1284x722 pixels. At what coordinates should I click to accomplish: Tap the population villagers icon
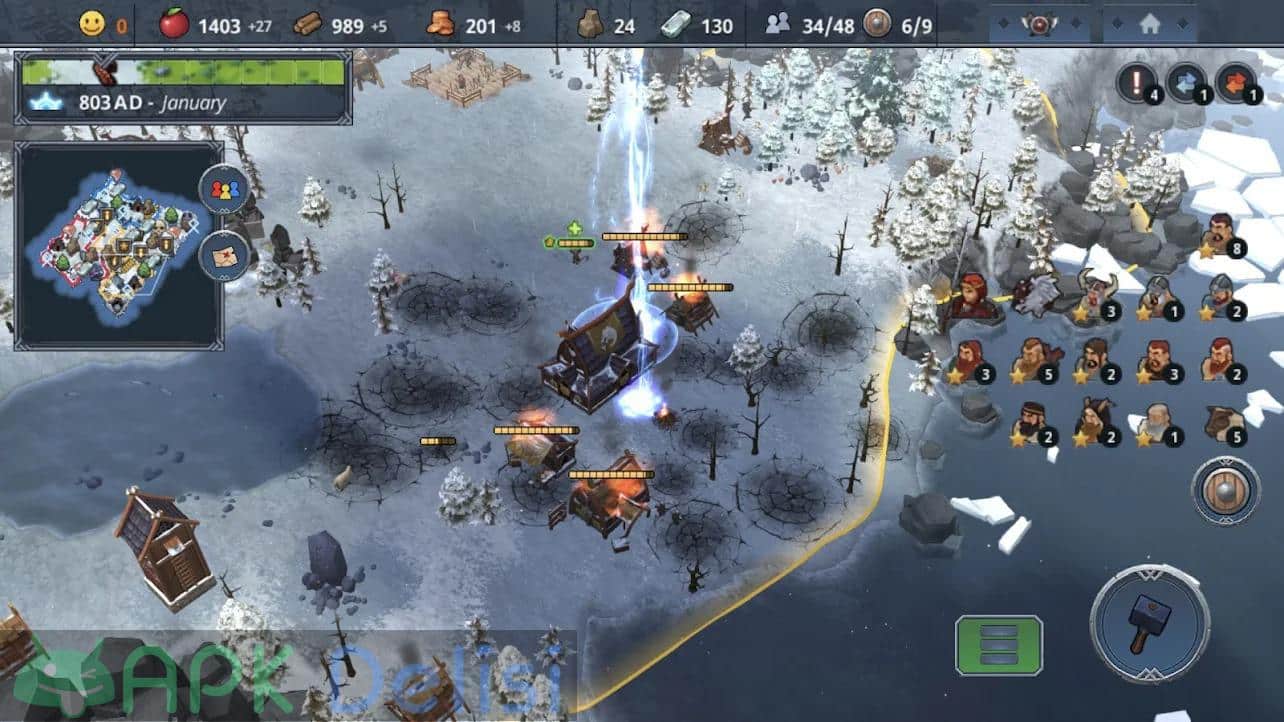click(777, 25)
